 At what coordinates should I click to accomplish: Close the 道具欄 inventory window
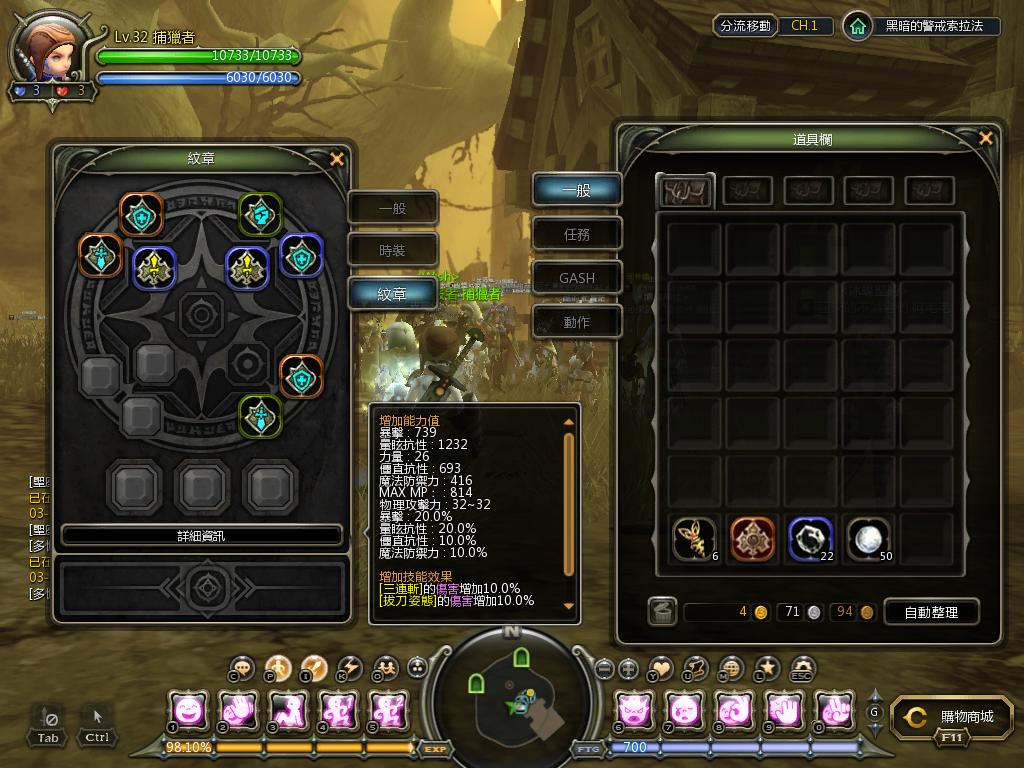click(986, 139)
